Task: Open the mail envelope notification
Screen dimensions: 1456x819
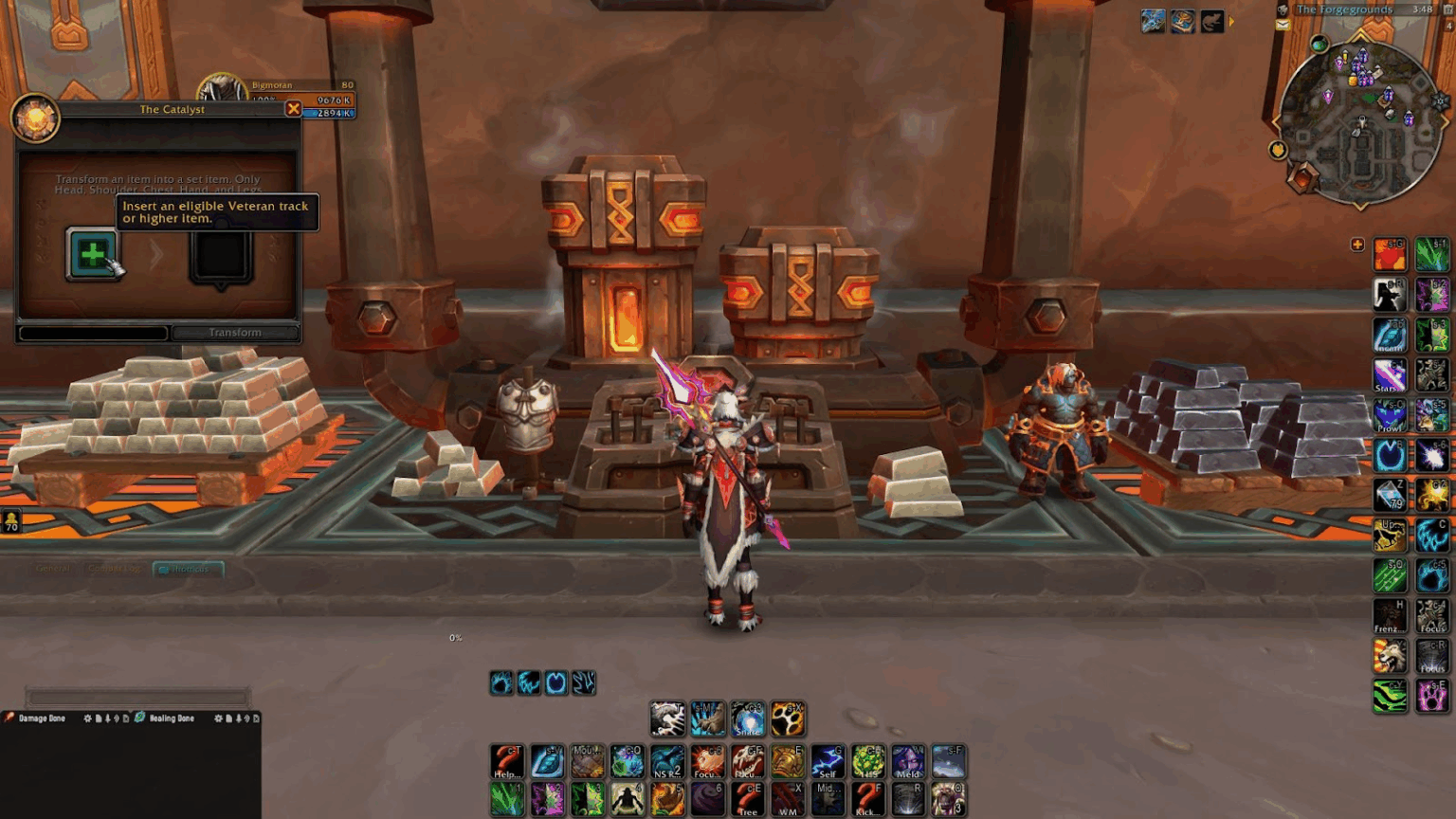Action: (1283, 26)
